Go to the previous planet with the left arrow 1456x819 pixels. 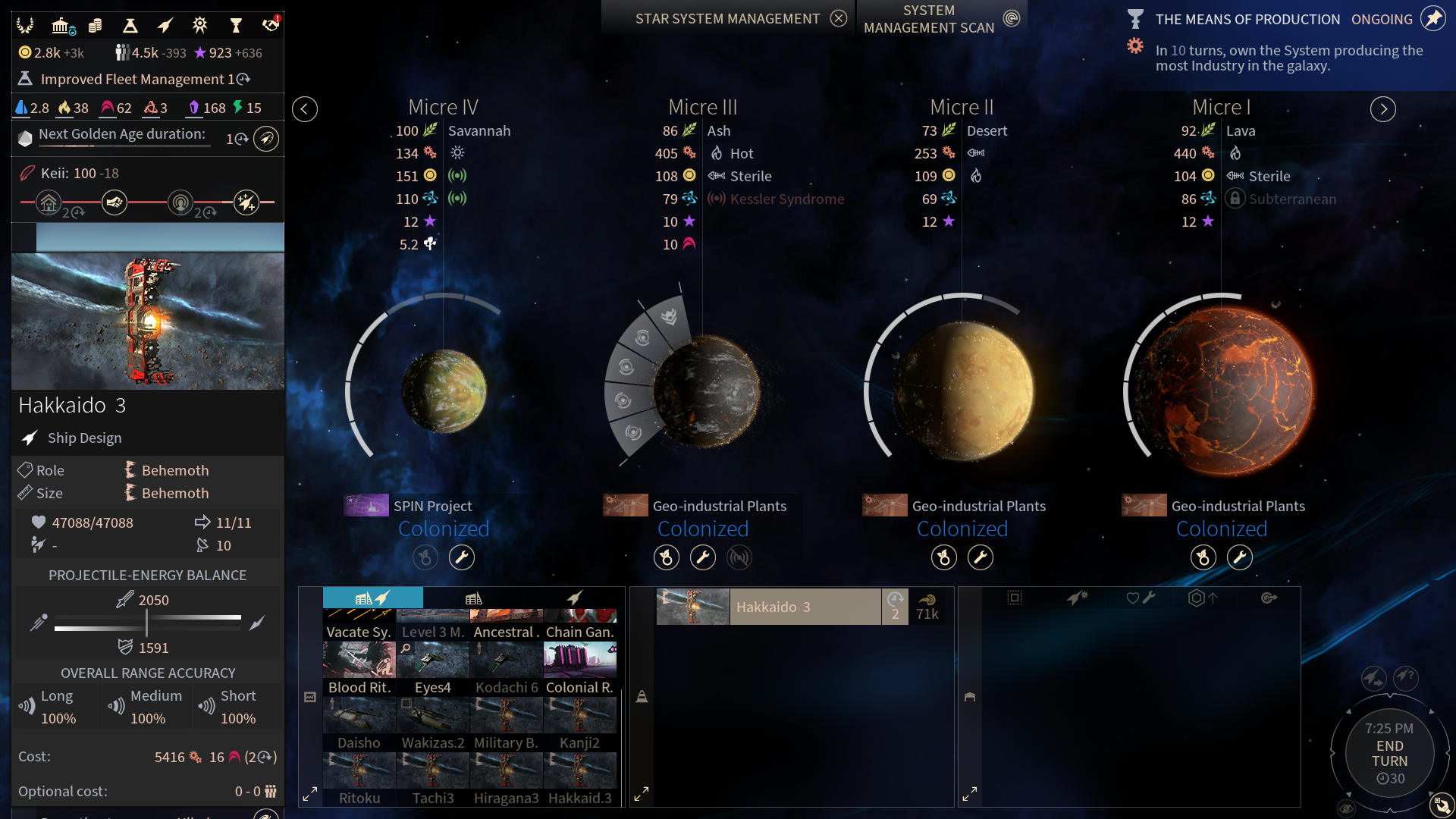[305, 109]
